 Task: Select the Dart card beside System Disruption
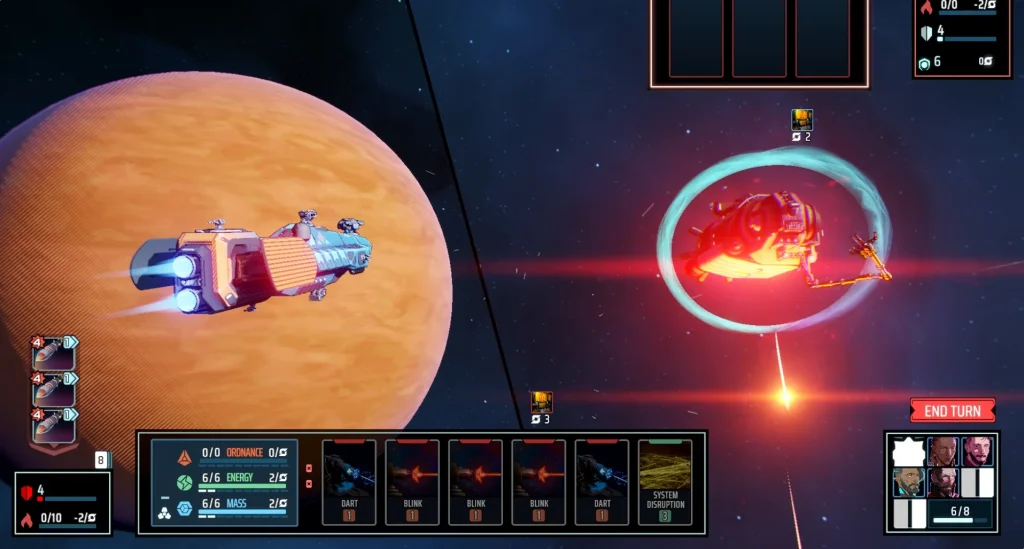tap(602, 482)
